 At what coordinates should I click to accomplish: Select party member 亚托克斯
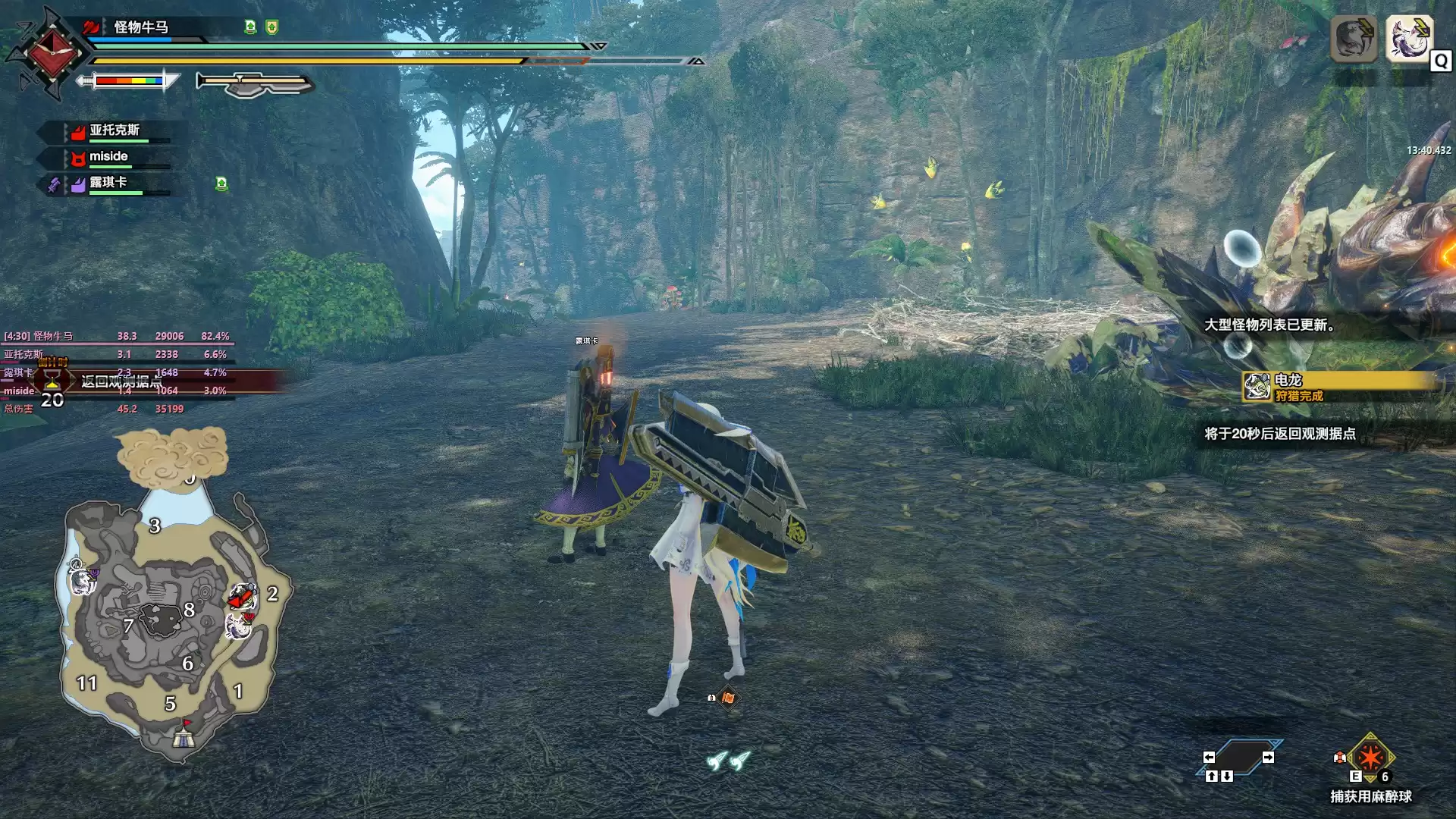114,130
